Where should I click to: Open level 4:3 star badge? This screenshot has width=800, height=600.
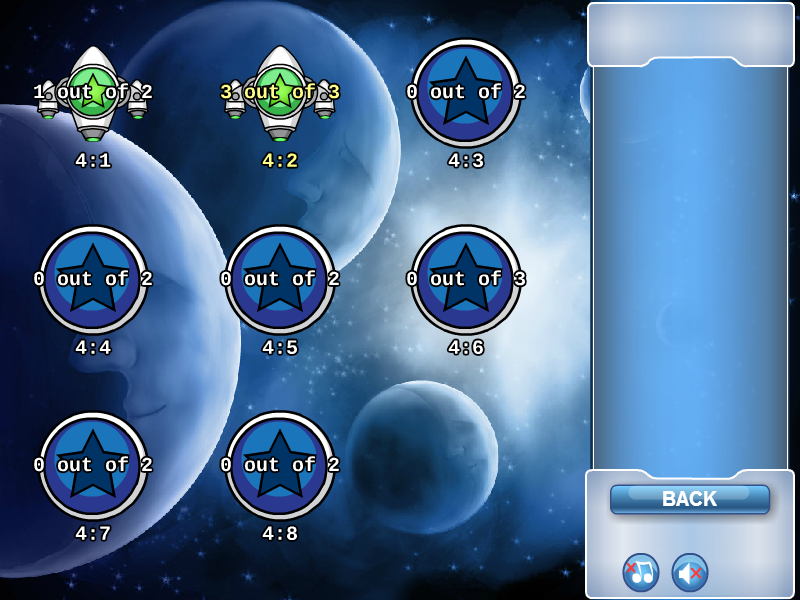point(466,92)
